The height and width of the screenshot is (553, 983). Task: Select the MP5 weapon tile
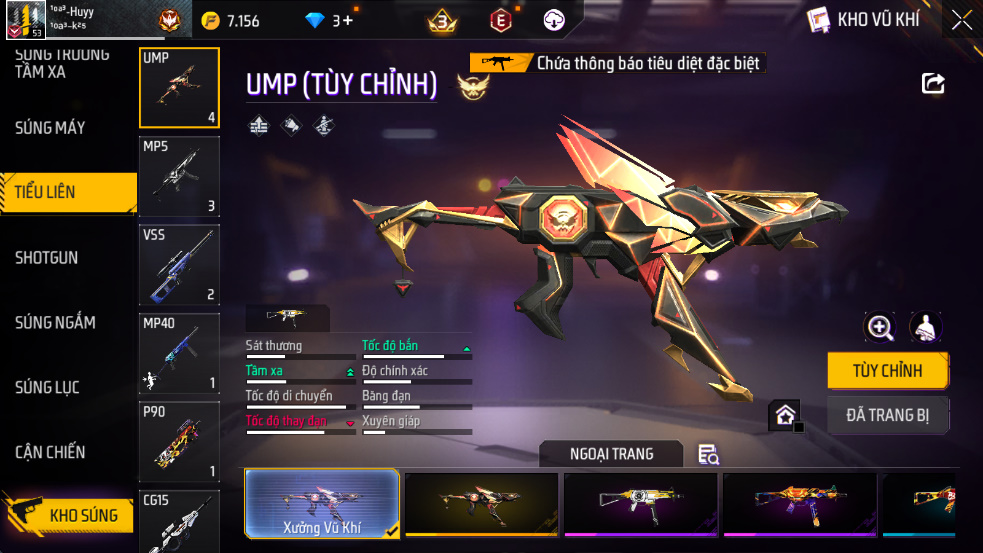179,177
